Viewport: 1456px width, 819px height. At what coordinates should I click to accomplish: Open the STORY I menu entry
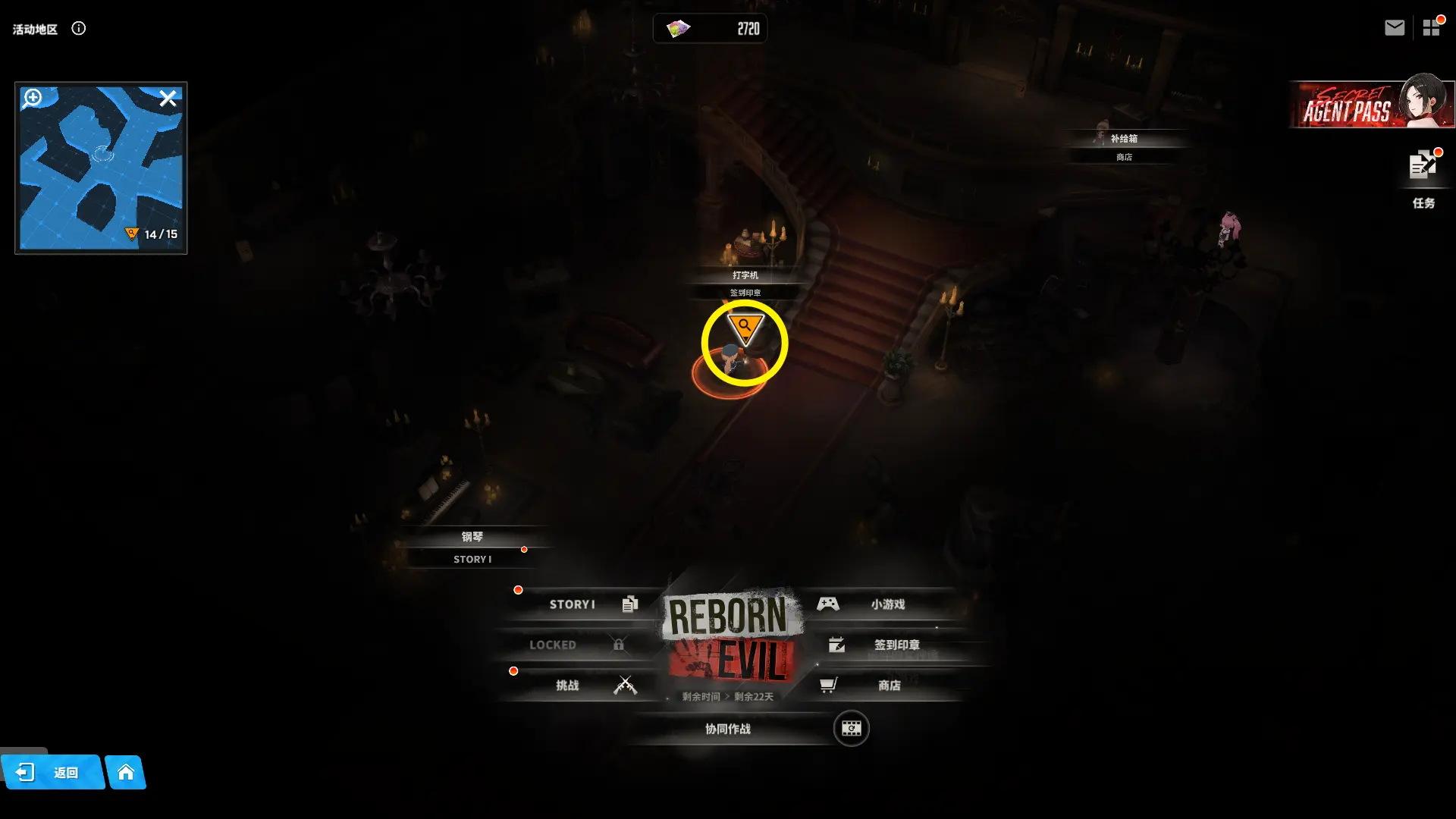click(x=582, y=604)
